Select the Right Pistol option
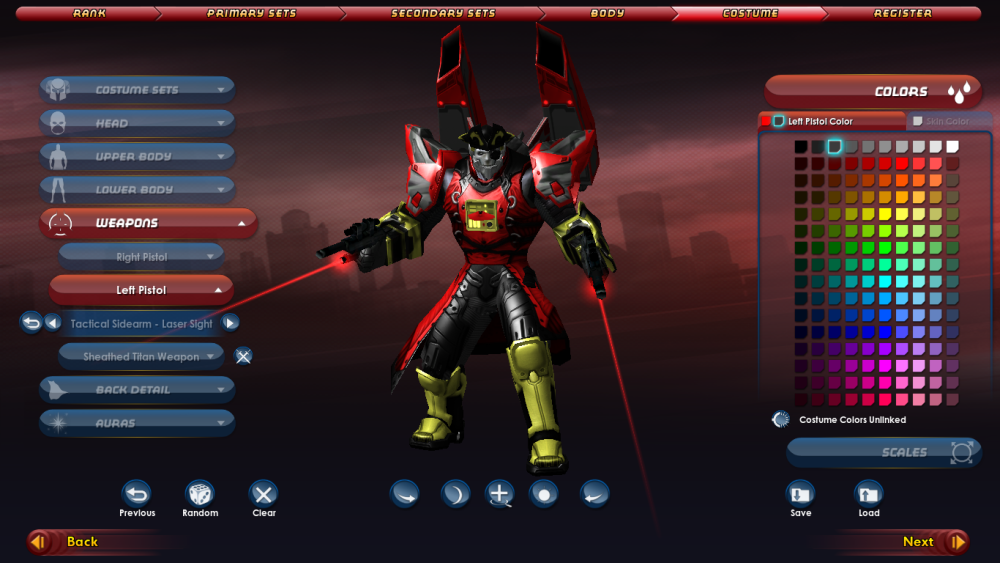 pos(141,257)
